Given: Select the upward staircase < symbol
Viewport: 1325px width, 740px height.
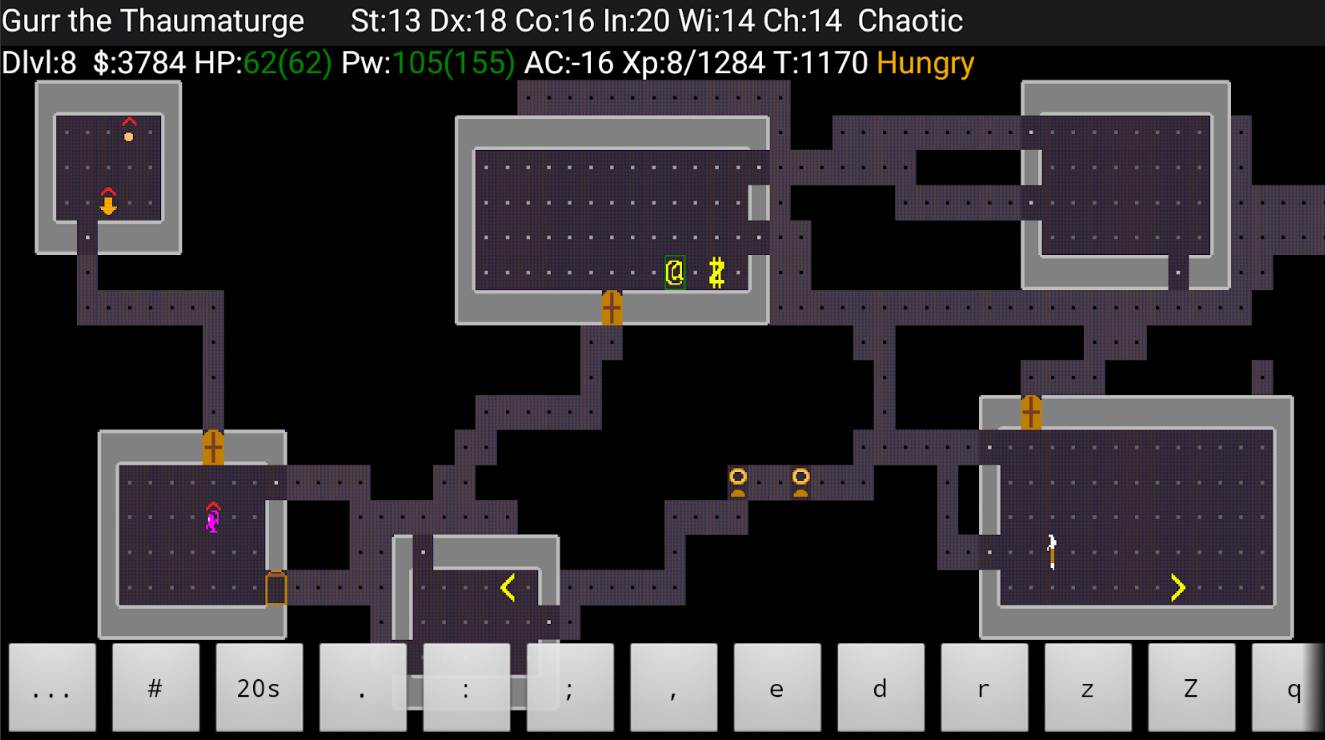Looking at the screenshot, I should [x=508, y=588].
